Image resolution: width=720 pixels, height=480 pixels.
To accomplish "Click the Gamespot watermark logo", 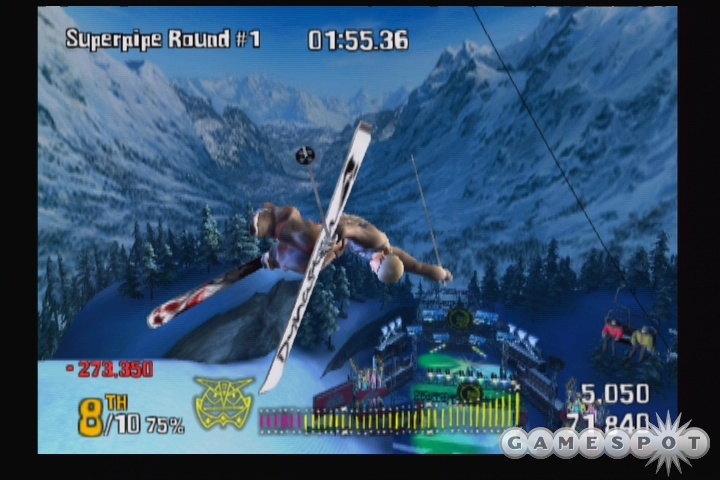I will point(605,442).
